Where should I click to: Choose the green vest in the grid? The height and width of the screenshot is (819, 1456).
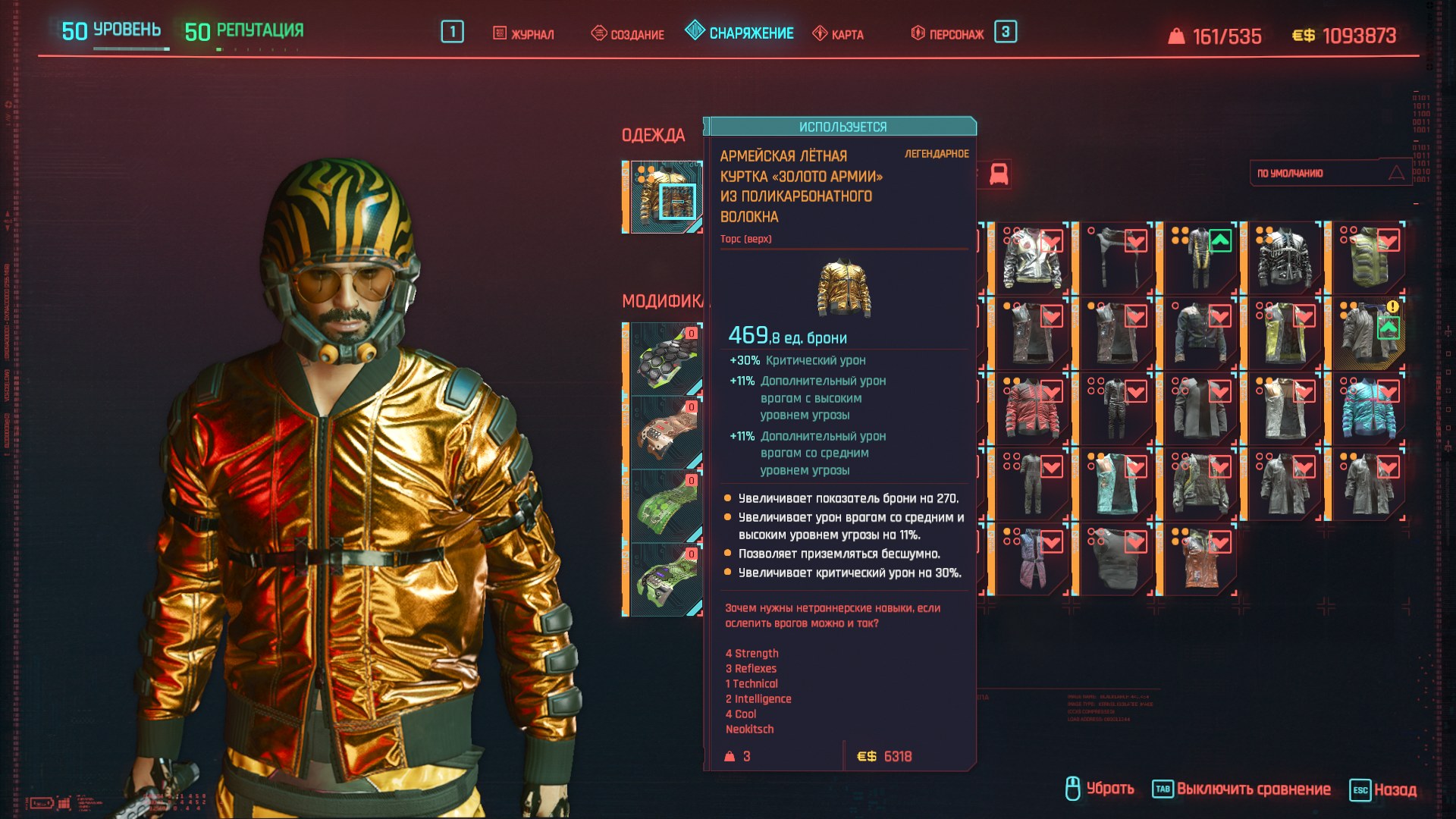(x=1368, y=258)
